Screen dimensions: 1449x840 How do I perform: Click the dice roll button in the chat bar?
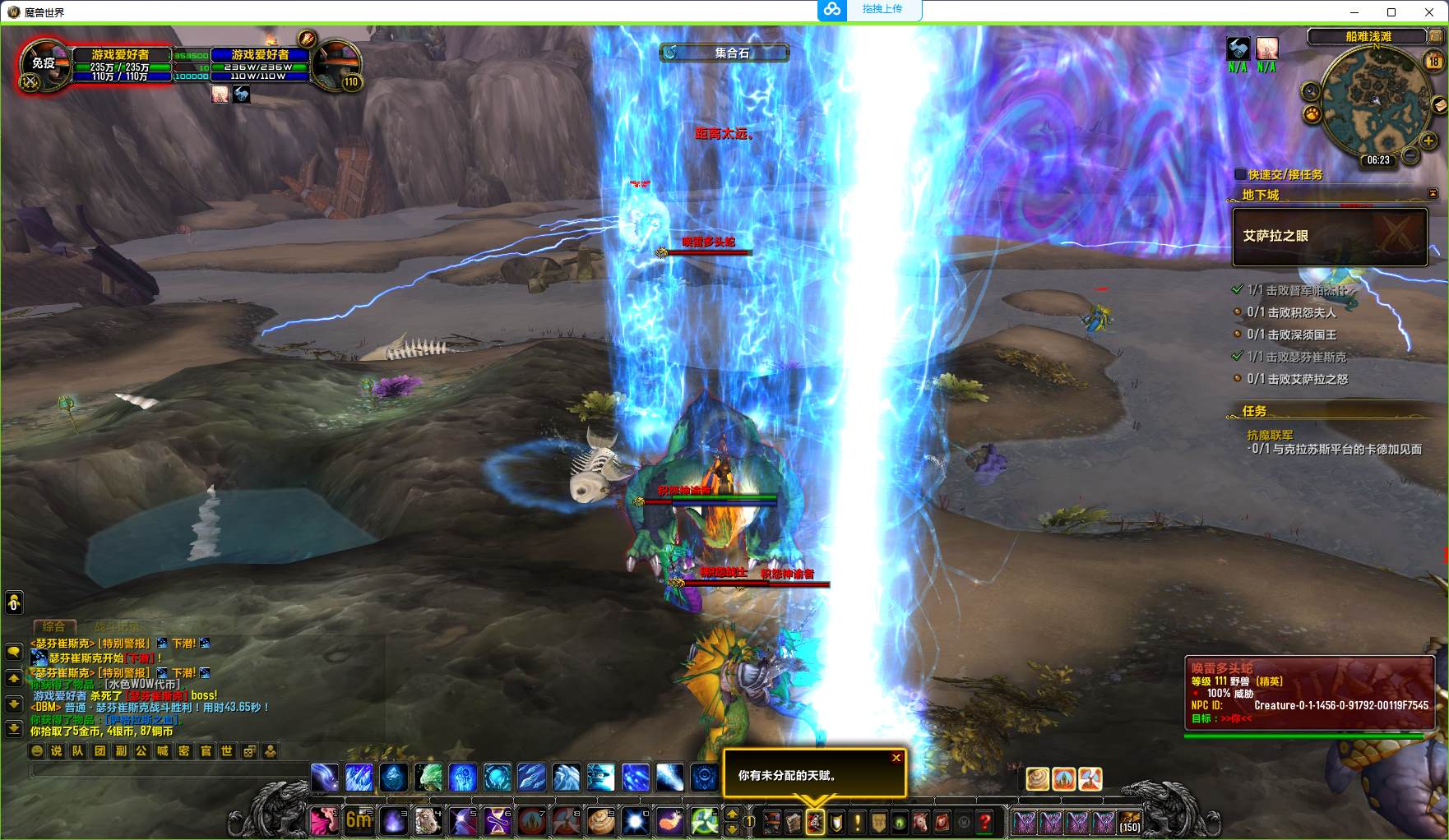249,750
